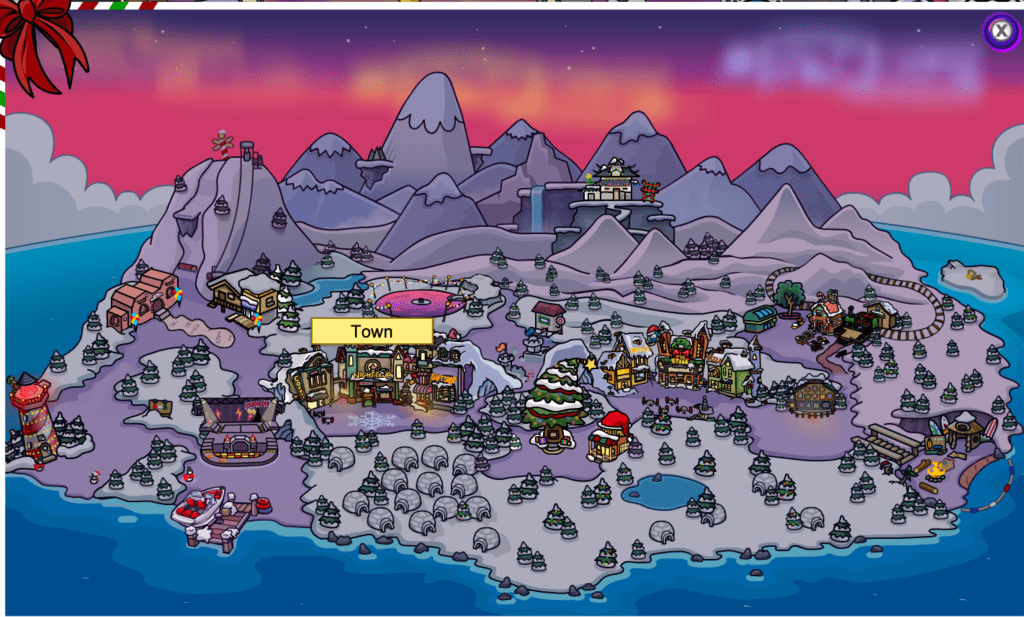The width and height of the screenshot is (1024, 617).
Task: Close the island map
Action: 1000,31
